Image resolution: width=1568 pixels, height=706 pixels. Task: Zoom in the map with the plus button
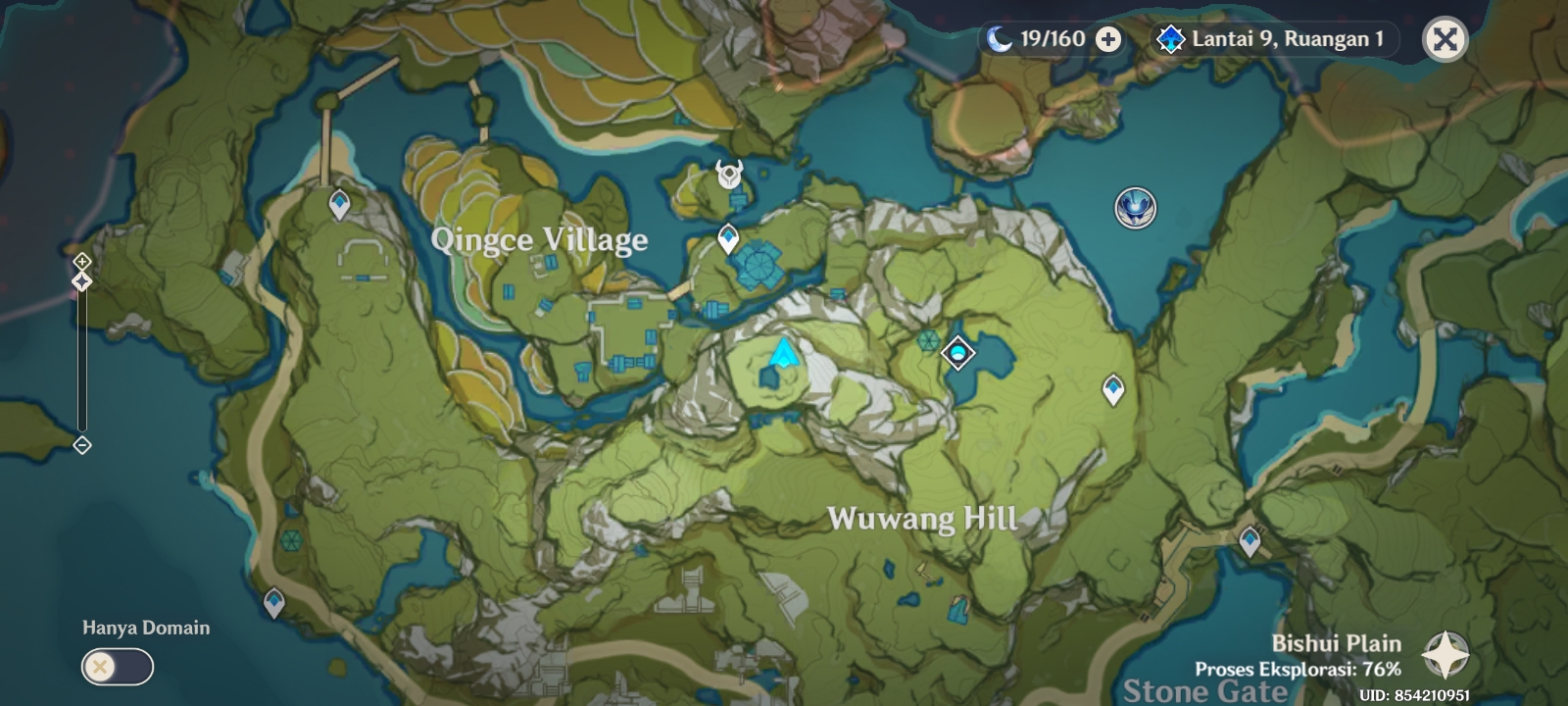click(x=82, y=262)
